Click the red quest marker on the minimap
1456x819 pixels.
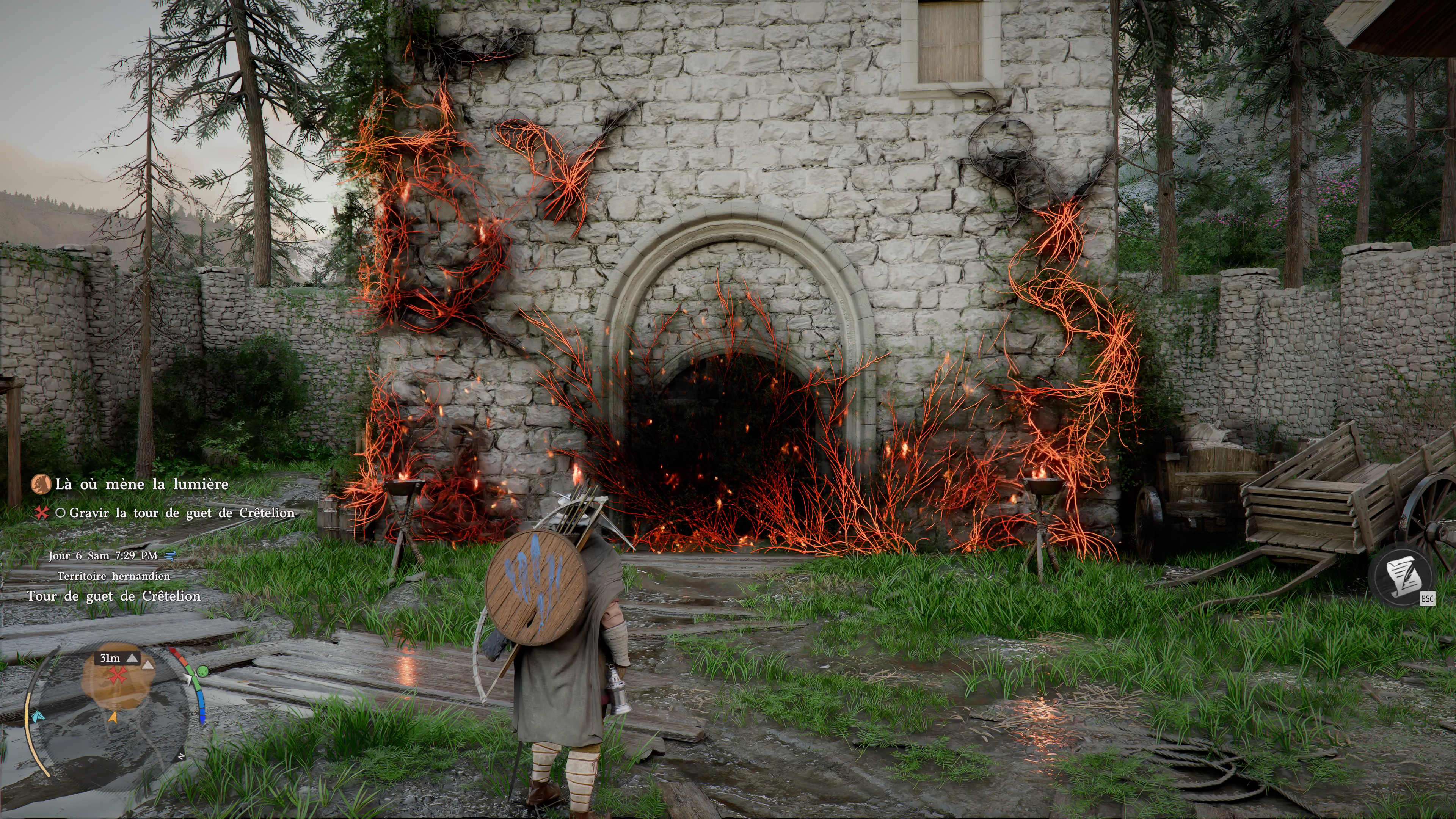pyautogui.click(x=118, y=675)
